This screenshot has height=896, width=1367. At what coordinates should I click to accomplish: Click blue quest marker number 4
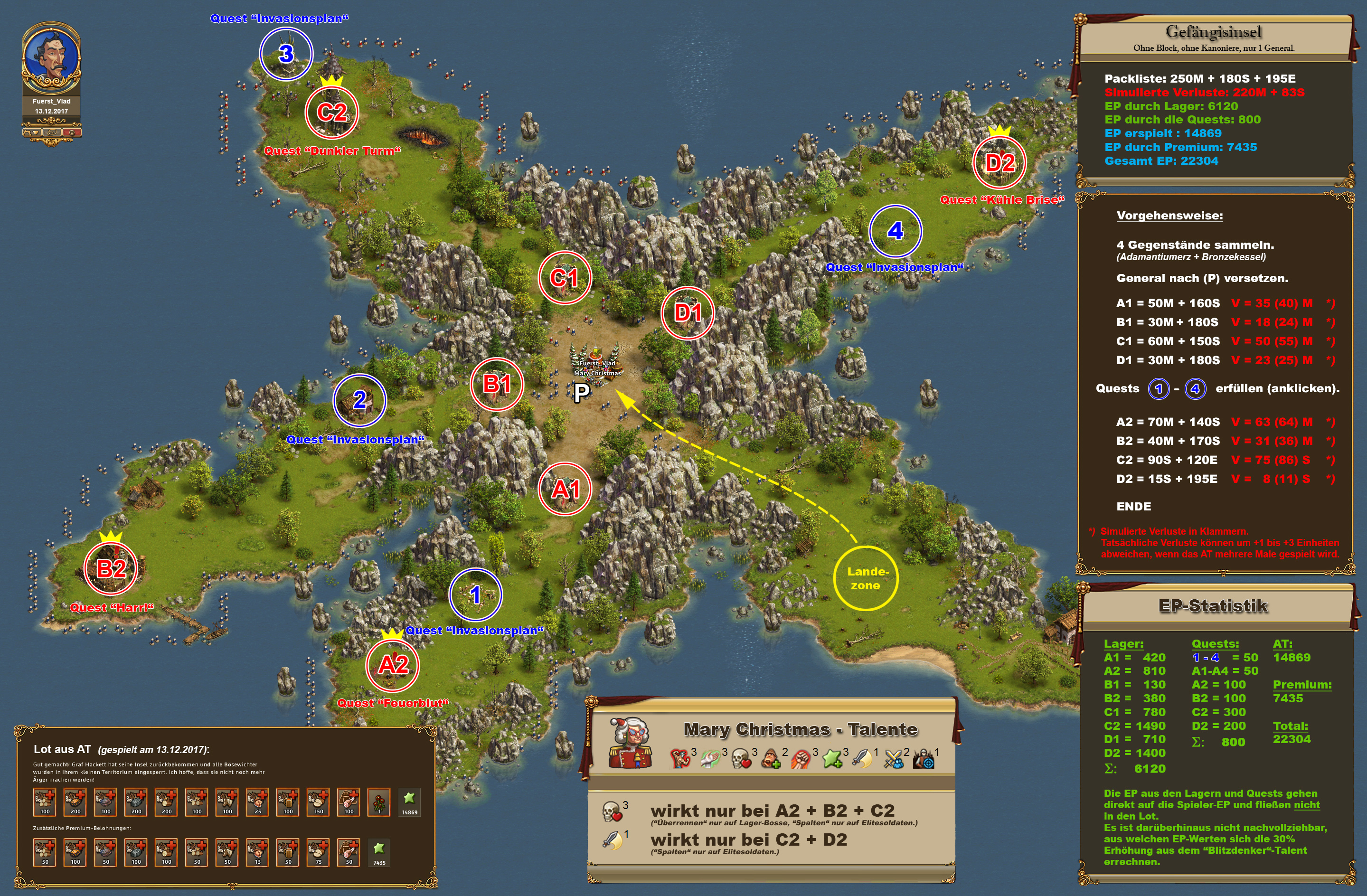(x=896, y=231)
